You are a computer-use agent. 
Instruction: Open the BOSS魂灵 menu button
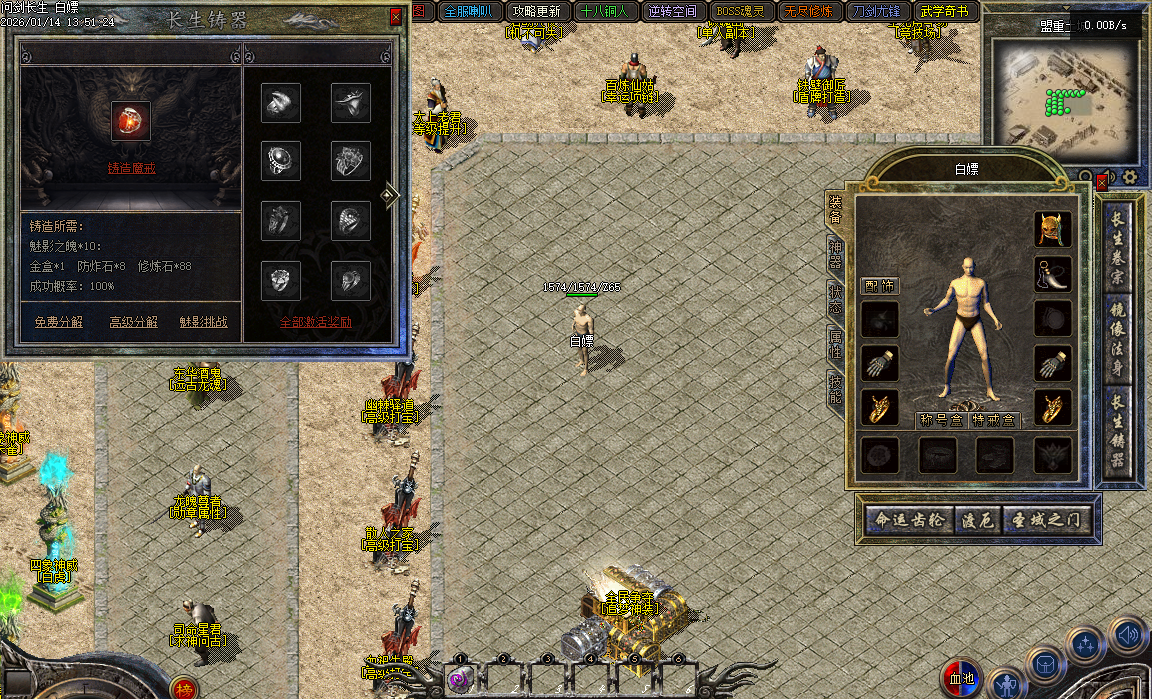click(x=740, y=12)
